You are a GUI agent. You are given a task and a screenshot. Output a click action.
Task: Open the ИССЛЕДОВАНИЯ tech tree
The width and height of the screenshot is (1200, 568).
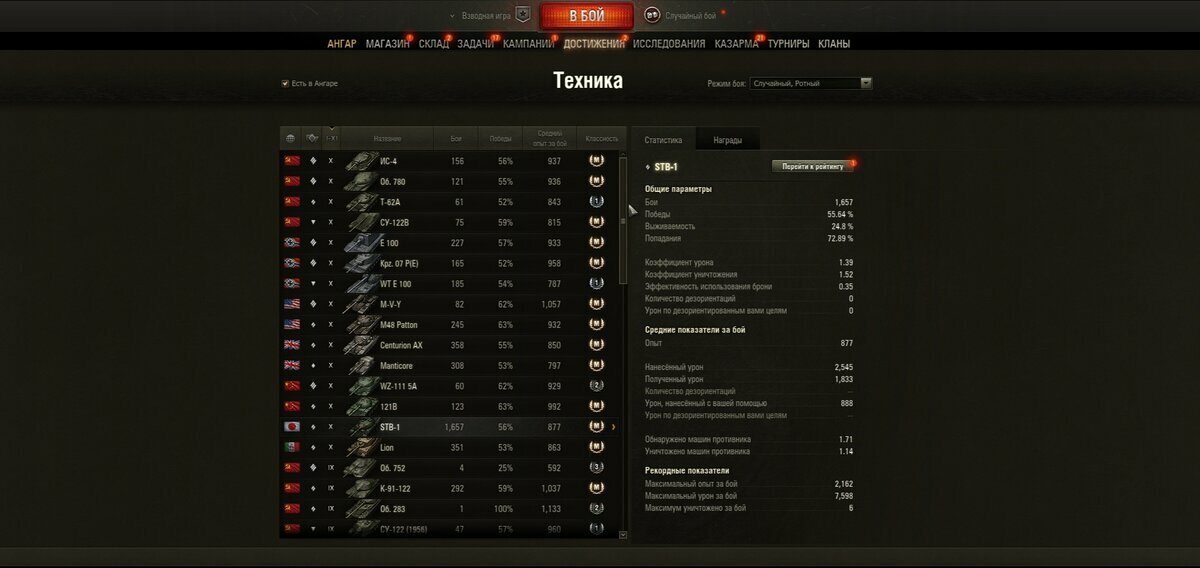point(669,44)
